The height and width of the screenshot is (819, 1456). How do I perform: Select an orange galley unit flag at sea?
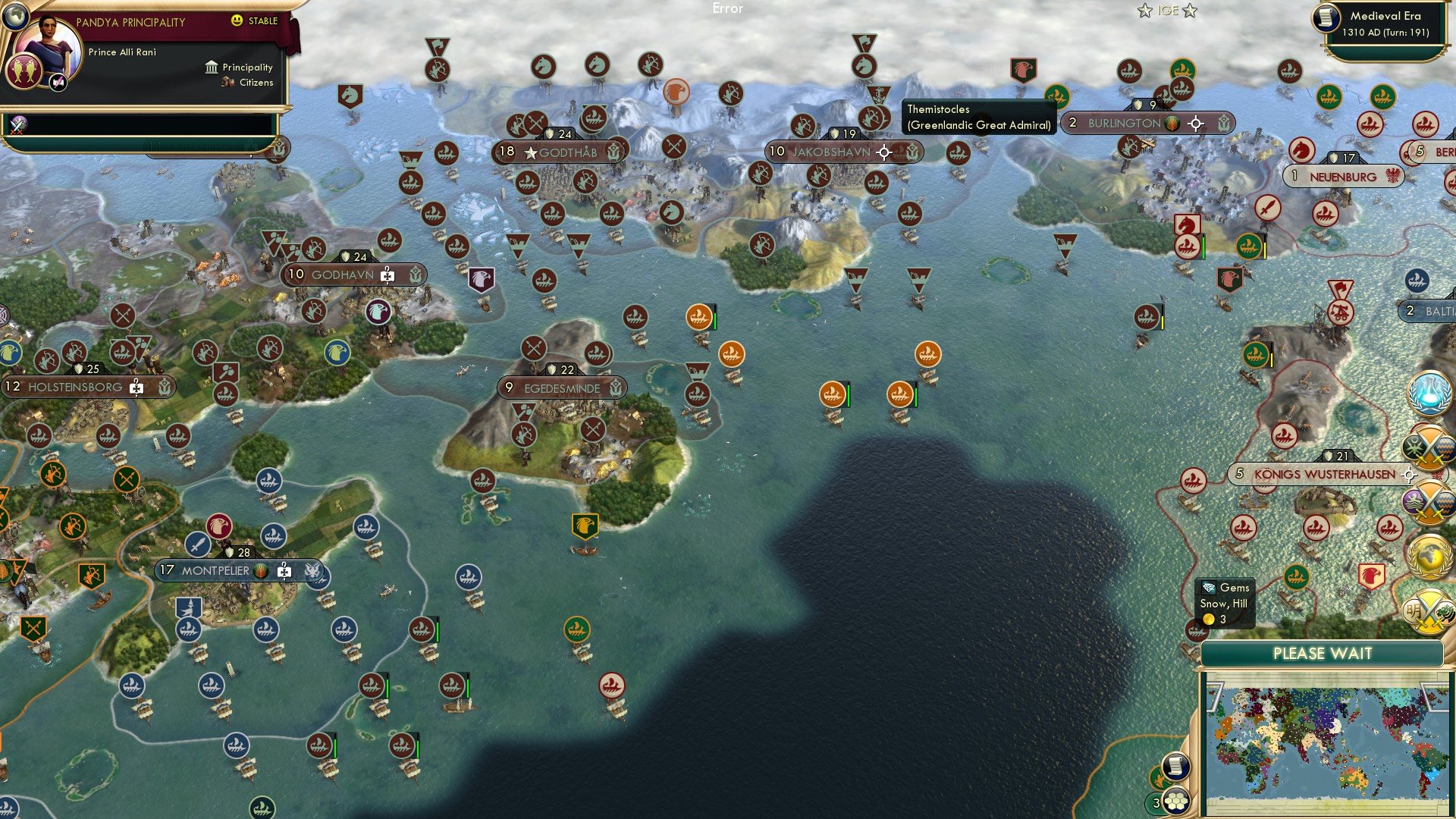(x=698, y=317)
